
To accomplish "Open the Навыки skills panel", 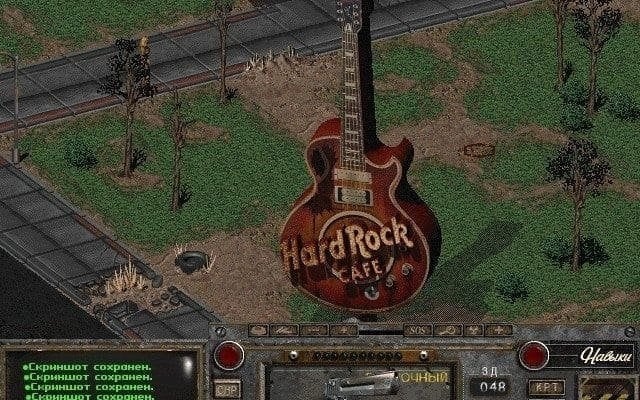I will coord(603,355).
